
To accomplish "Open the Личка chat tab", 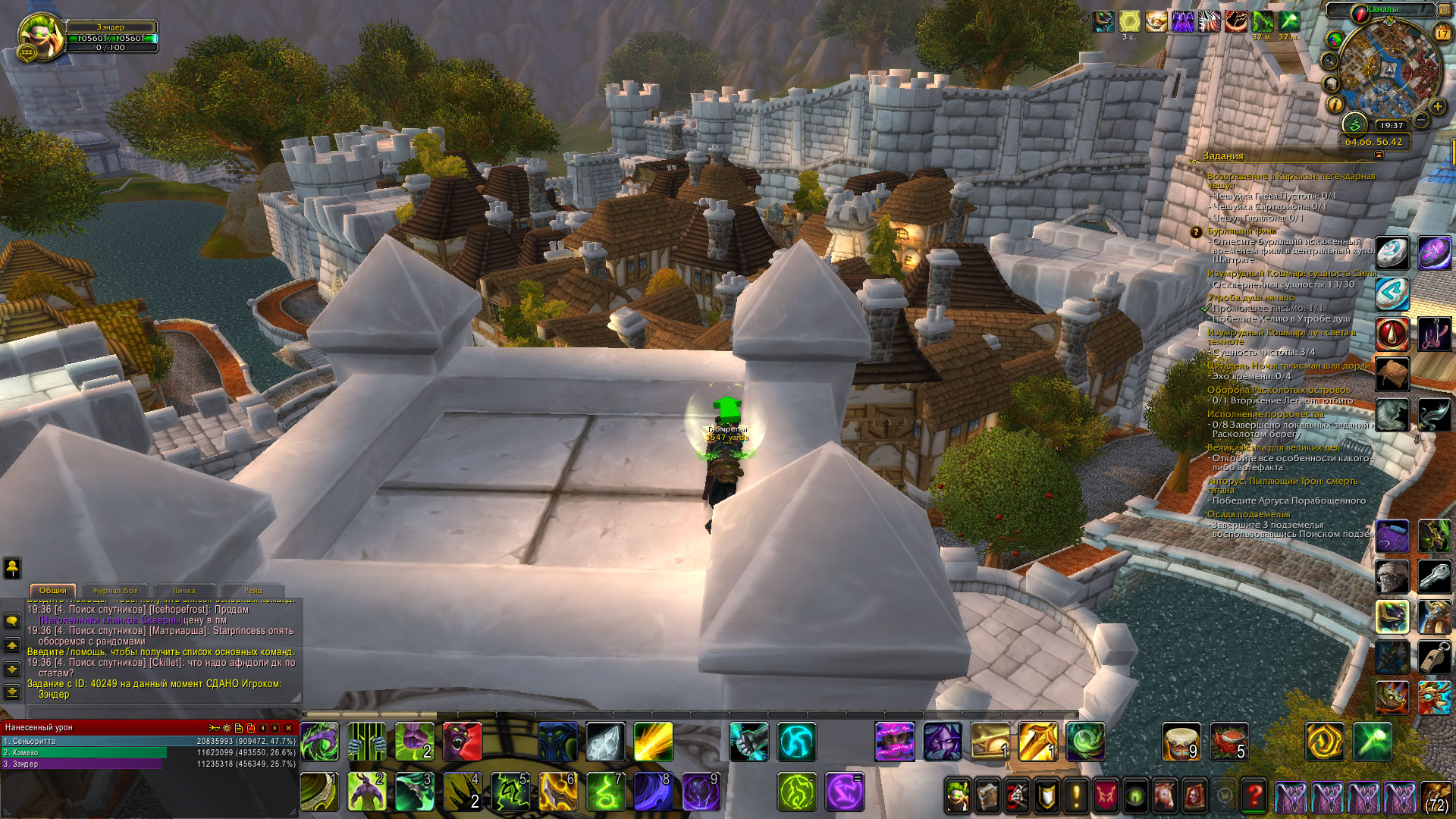I will pos(184,591).
